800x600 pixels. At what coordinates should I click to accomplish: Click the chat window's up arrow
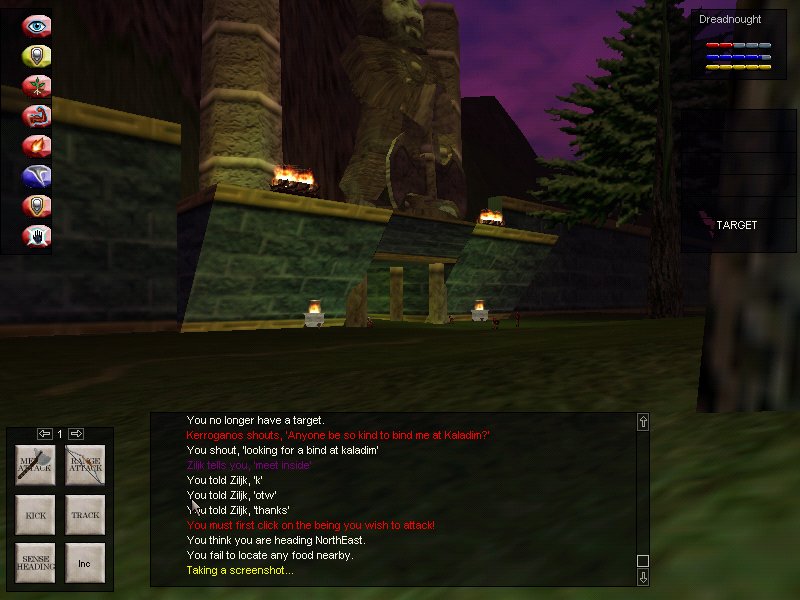tap(643, 422)
